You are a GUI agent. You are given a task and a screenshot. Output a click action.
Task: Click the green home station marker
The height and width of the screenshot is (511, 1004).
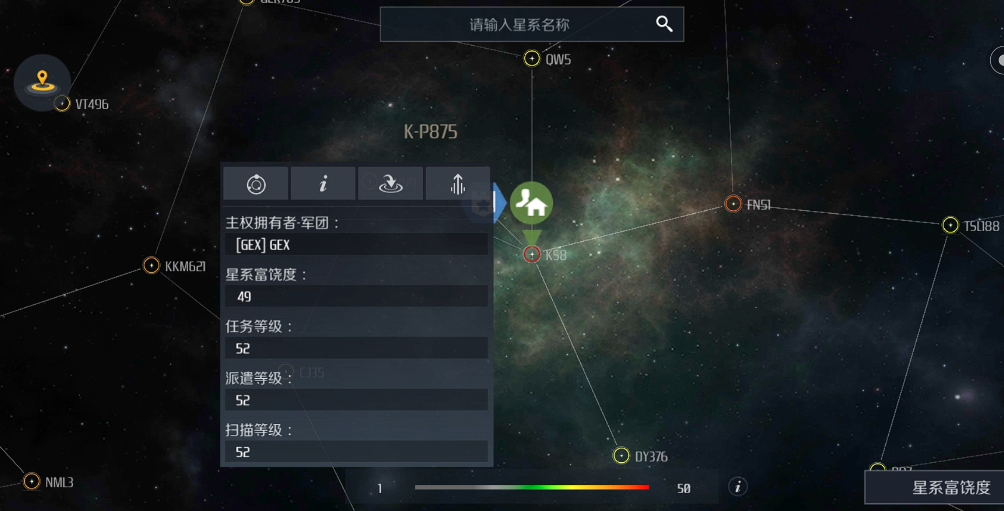click(532, 203)
